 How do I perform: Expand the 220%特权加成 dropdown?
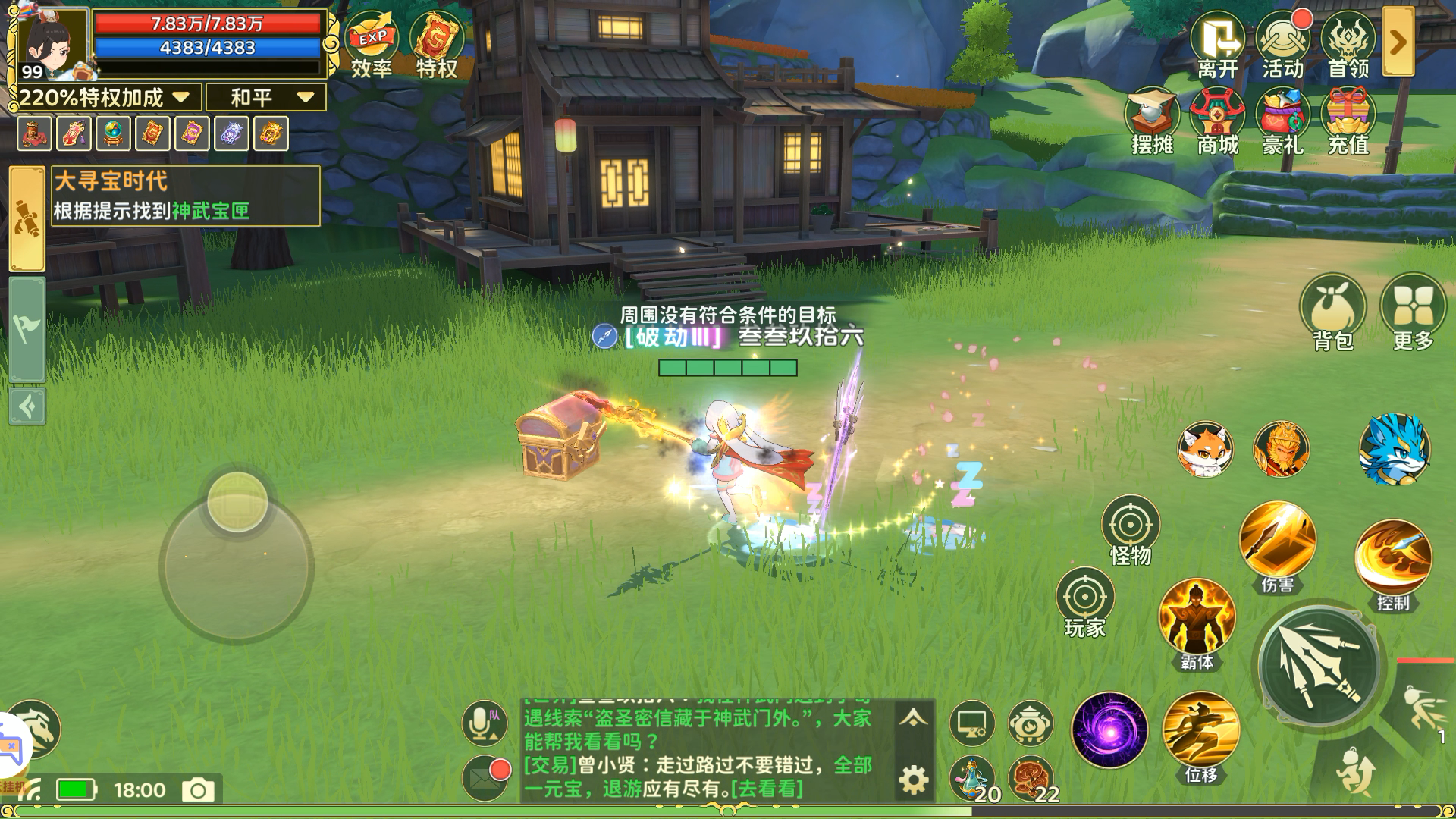[x=180, y=98]
